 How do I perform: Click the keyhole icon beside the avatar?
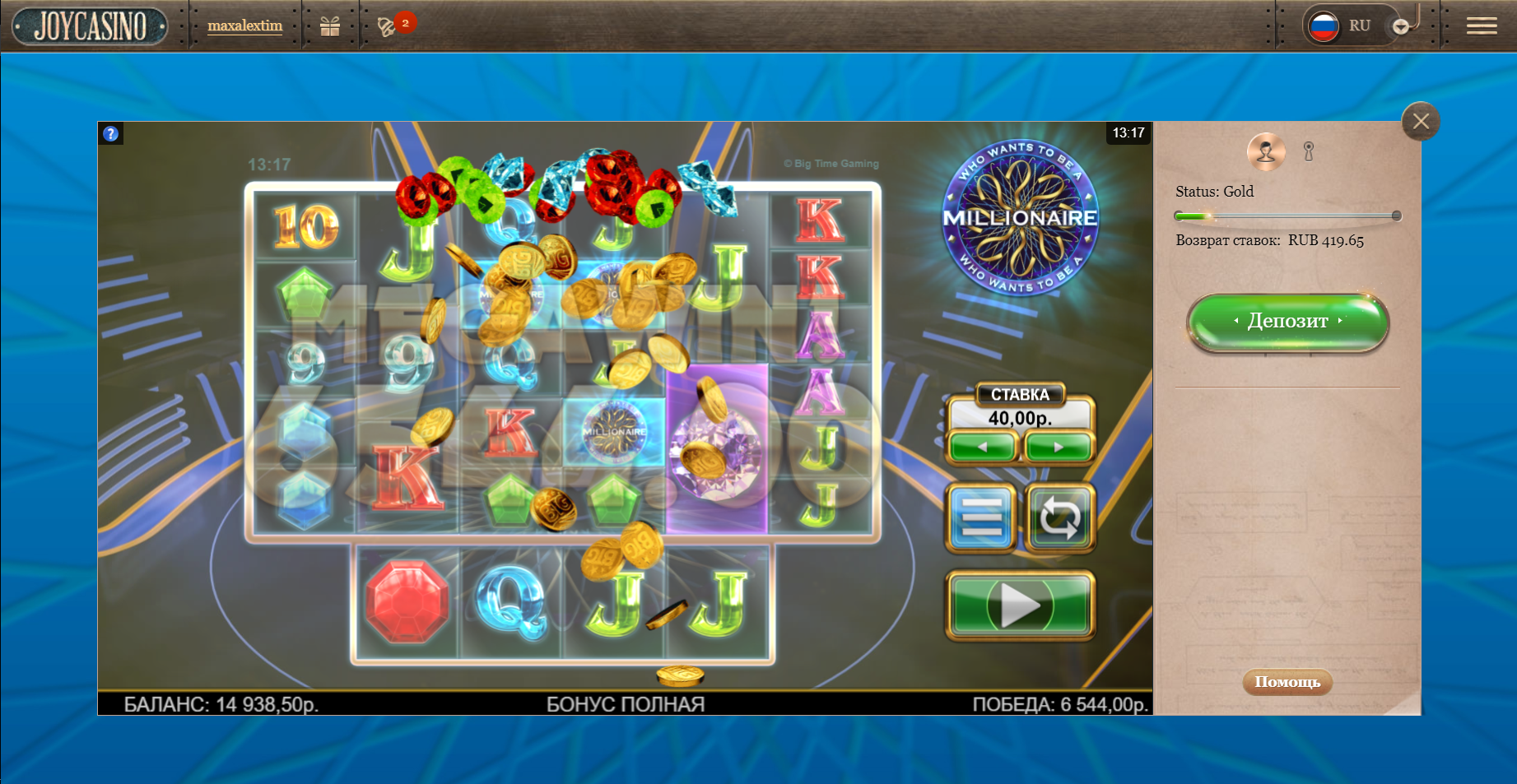click(1309, 151)
